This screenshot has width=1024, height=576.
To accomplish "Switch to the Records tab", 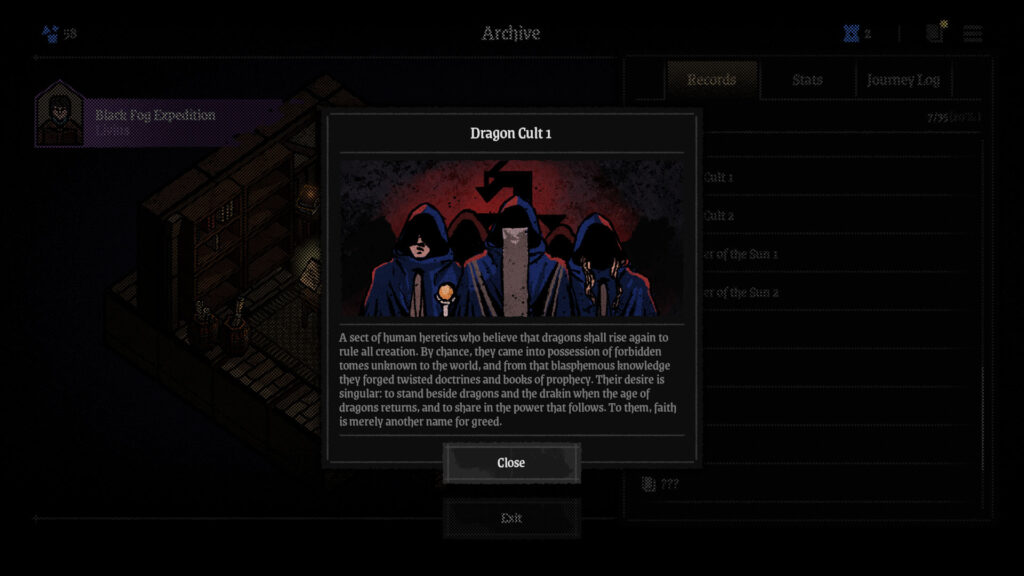I will (x=712, y=80).
